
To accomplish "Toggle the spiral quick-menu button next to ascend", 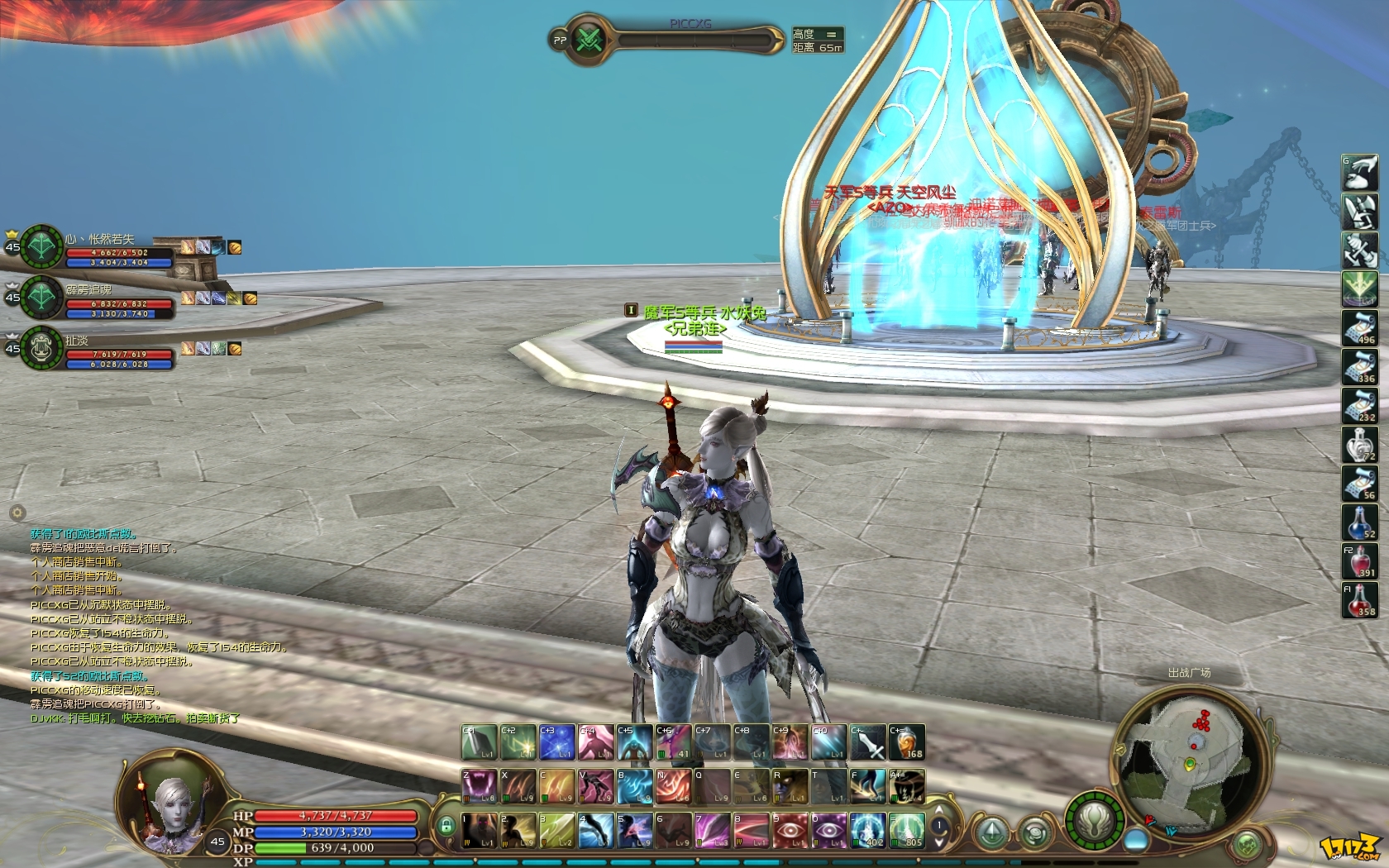I will (1033, 833).
